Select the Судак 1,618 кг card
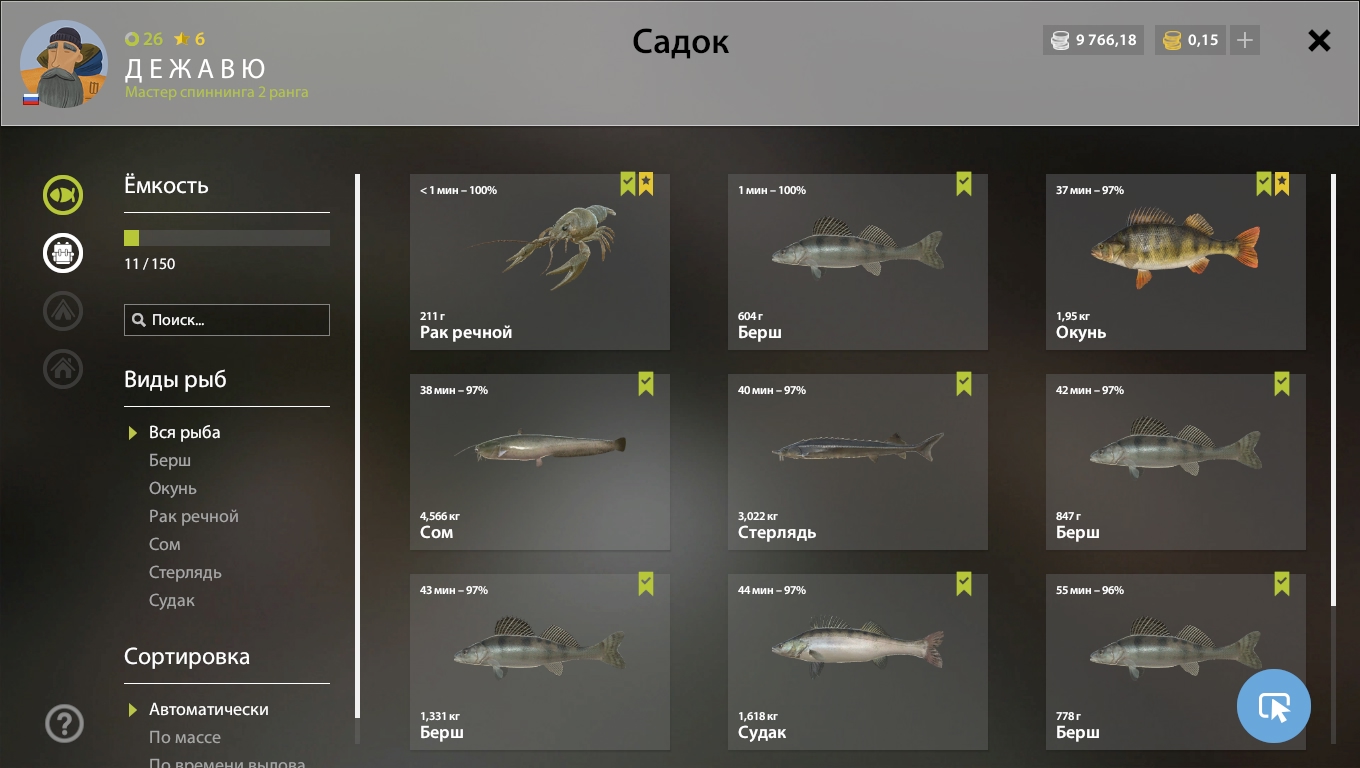The image size is (1360, 768). pos(857,662)
